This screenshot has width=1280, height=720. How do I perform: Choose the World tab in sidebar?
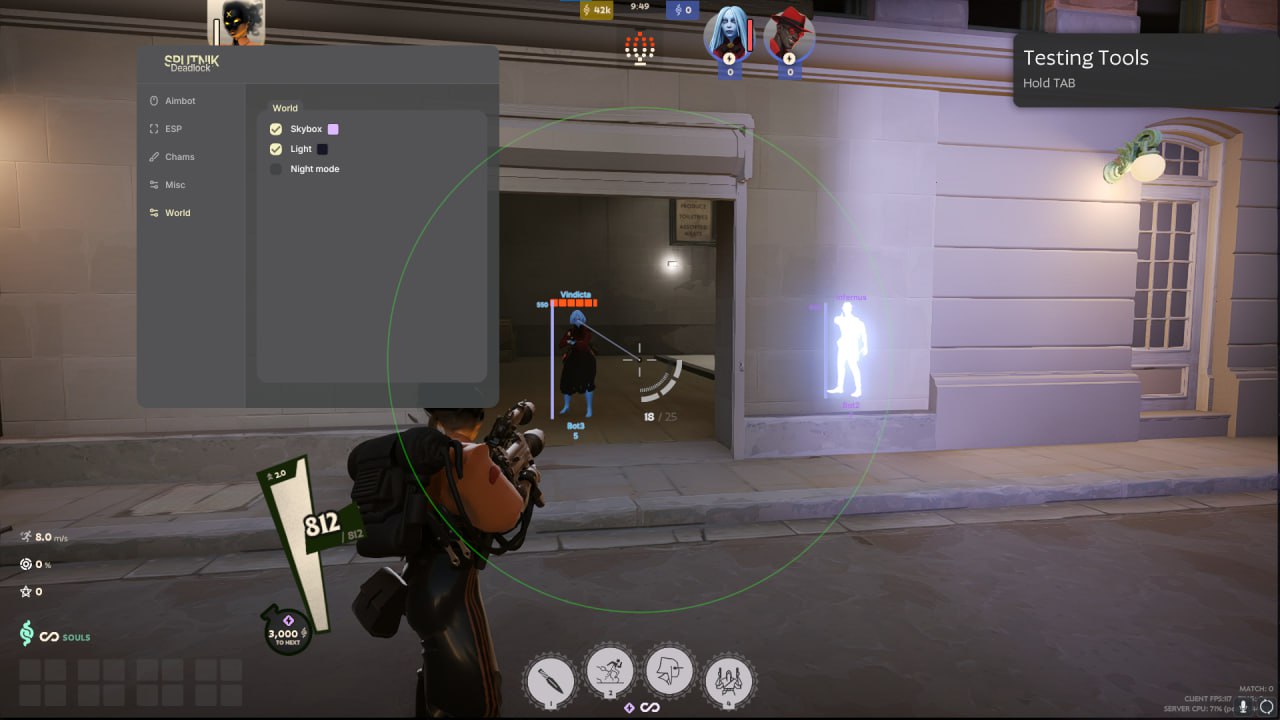pos(177,213)
